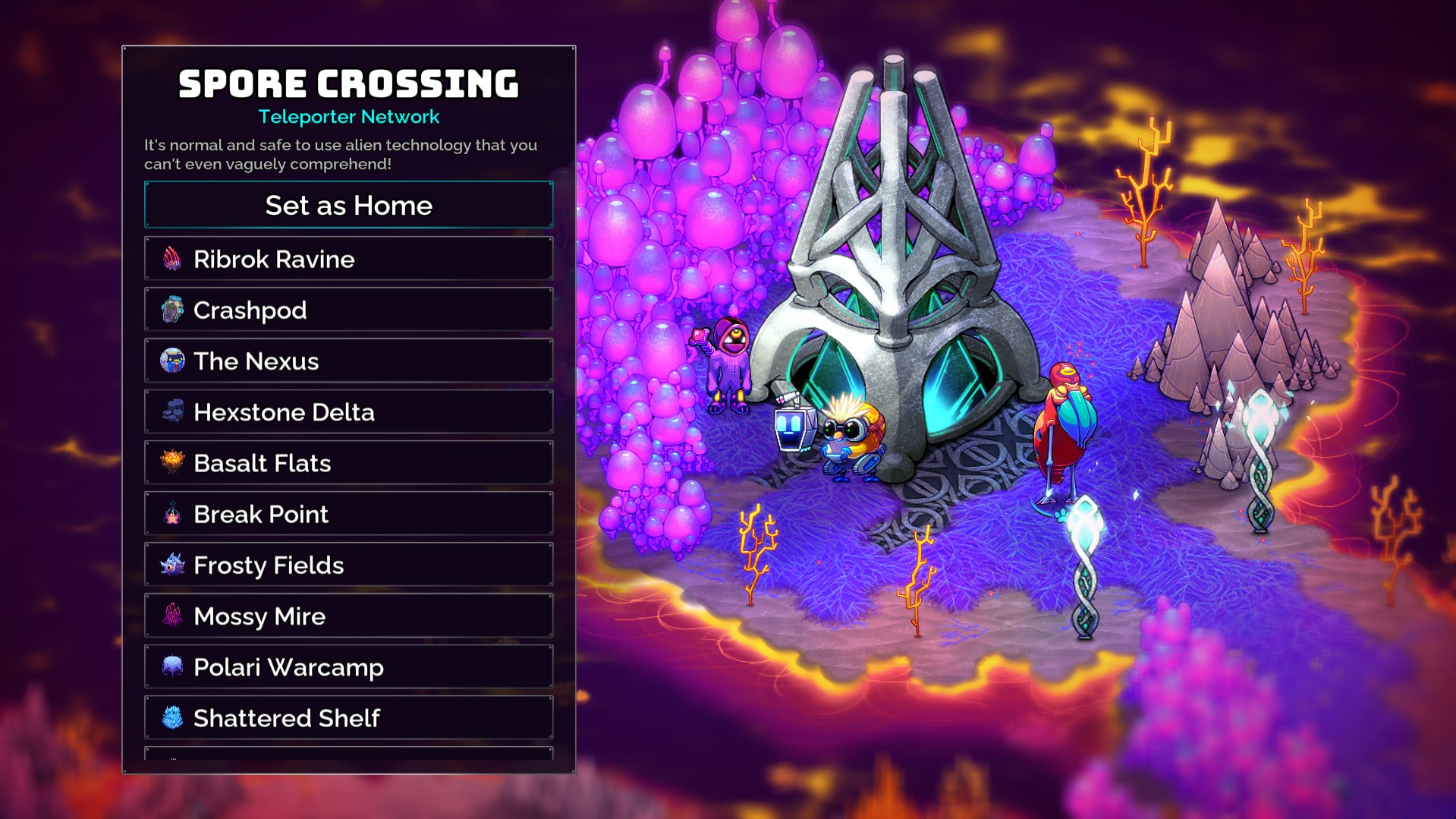Select the Polari Warcamp entry
The height and width of the screenshot is (819, 1456).
347,666
